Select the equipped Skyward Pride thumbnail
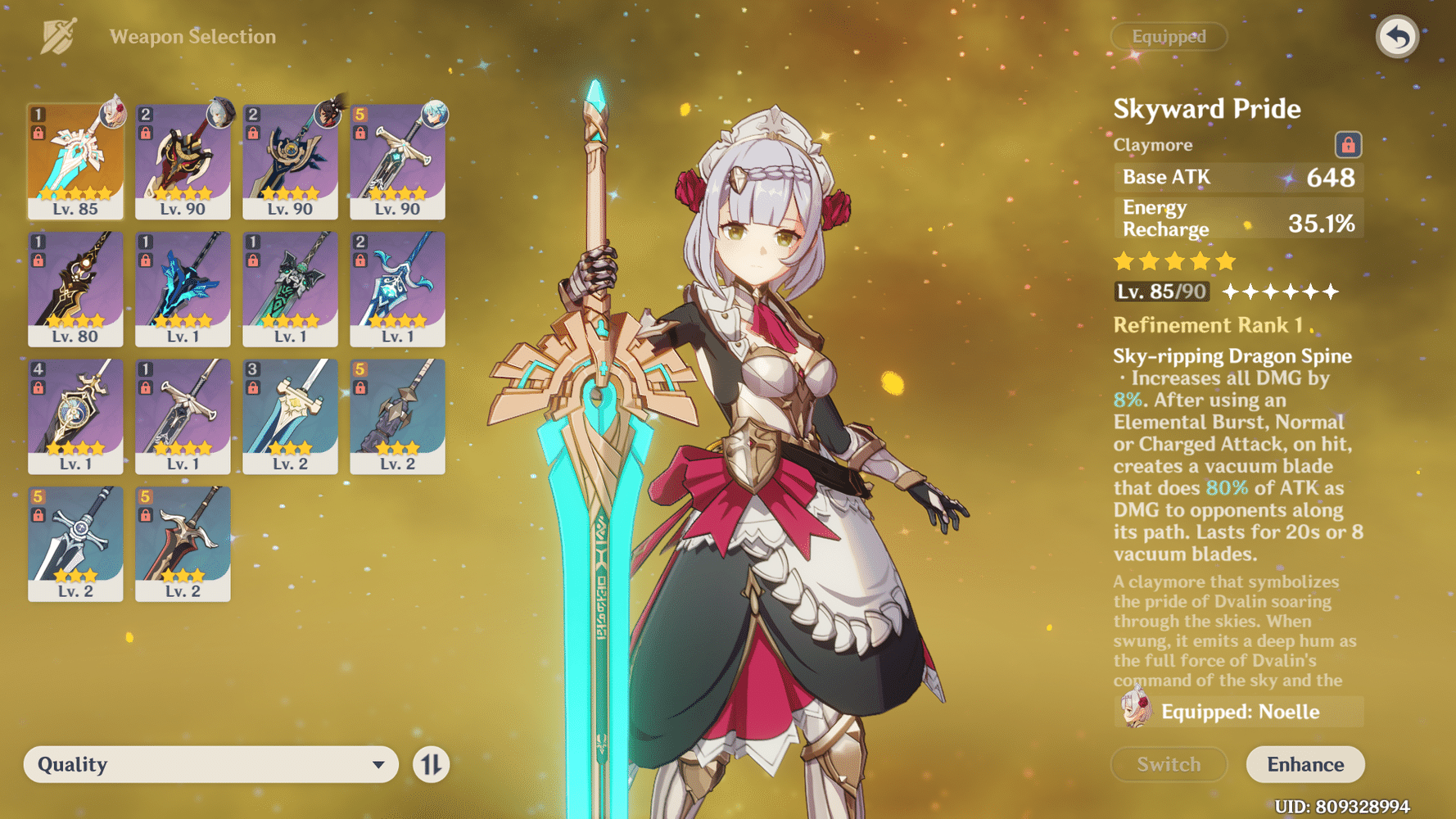This screenshot has width=1456, height=819. 75,160
